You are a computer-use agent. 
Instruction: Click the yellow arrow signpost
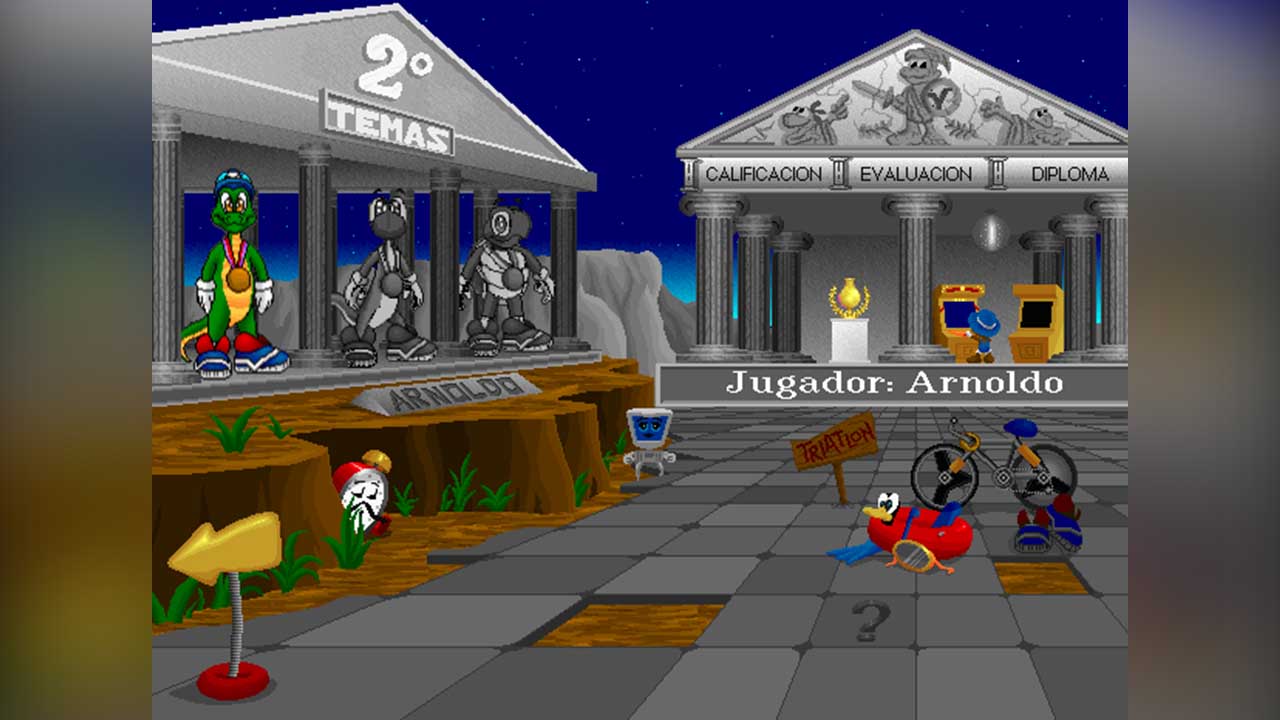[225, 548]
